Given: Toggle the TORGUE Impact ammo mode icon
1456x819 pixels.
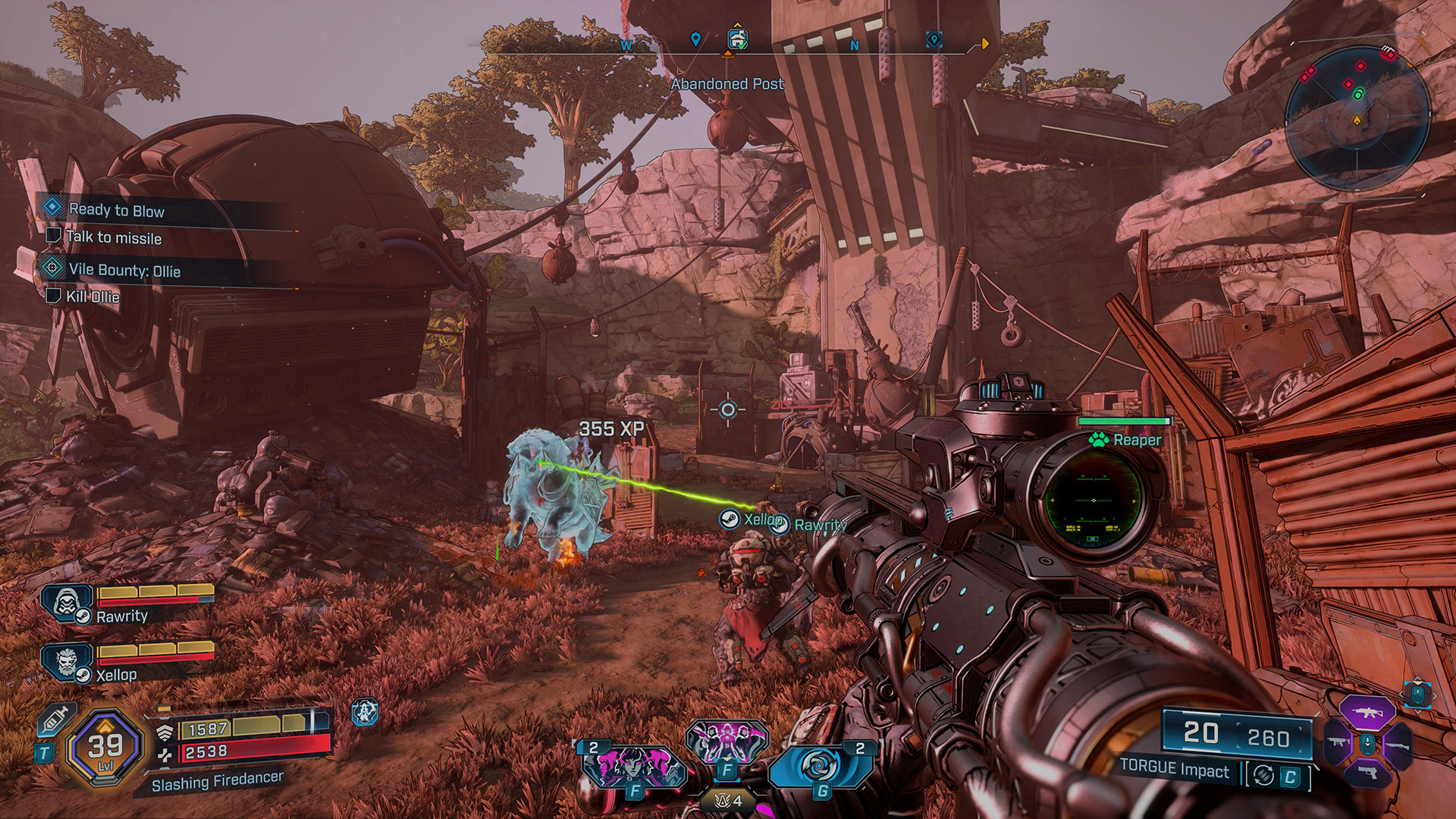Looking at the screenshot, I should 1263,775.
